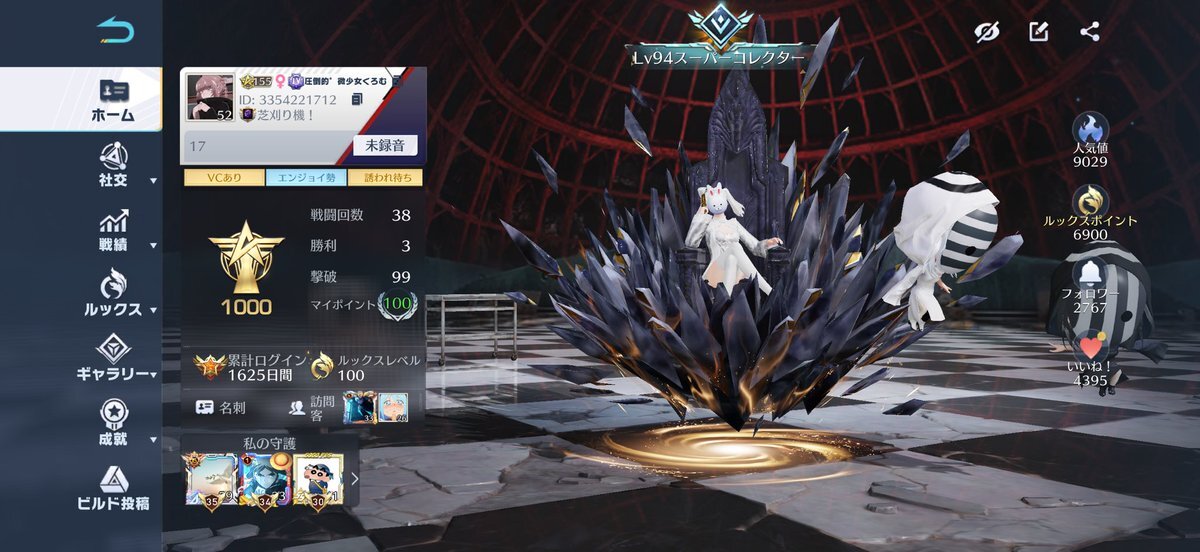Screen dimensions: 1200x552
Task: Edit the profile with the pencil icon
Action: [1039, 32]
